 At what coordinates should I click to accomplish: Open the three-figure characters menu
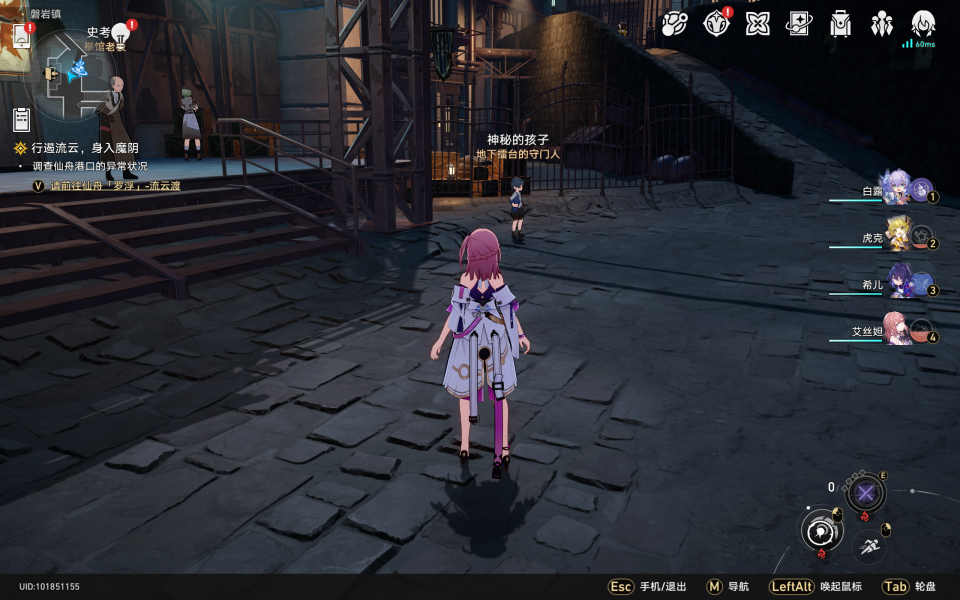[882, 23]
